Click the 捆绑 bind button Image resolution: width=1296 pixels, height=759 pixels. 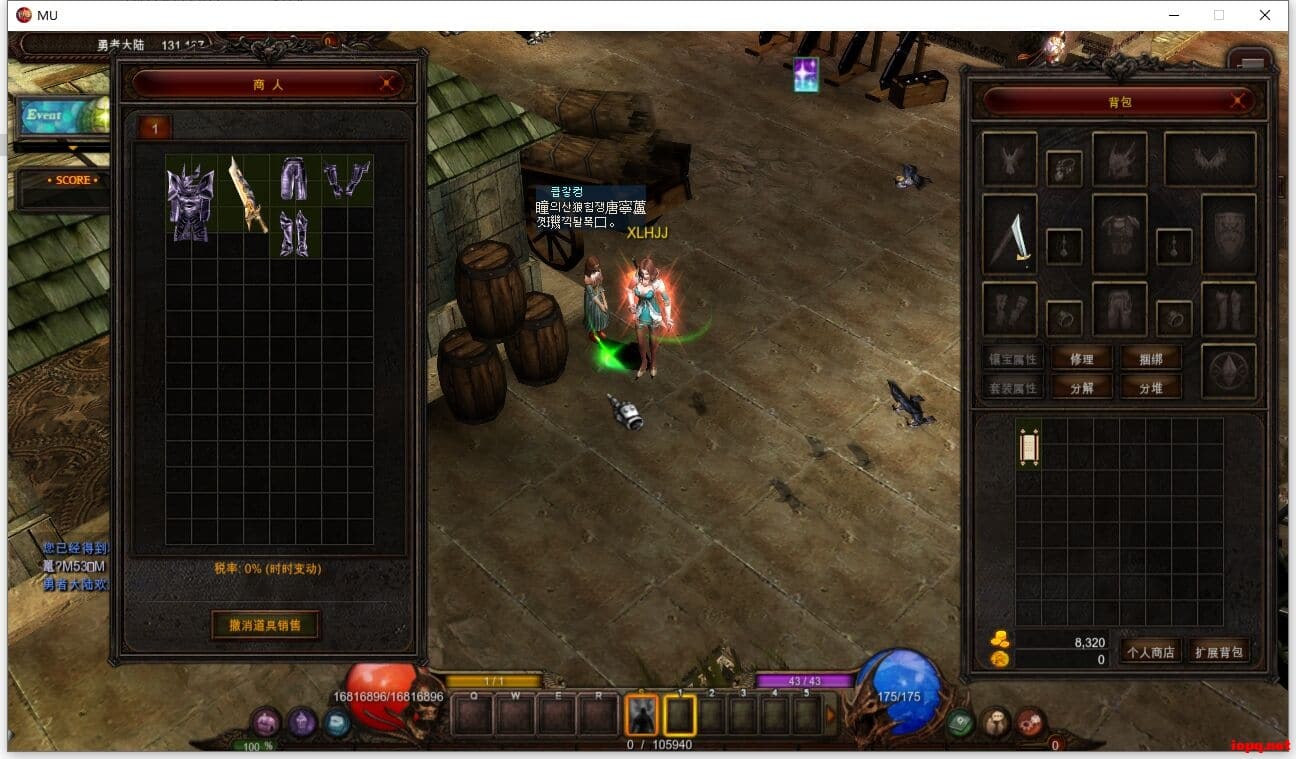(x=1149, y=359)
